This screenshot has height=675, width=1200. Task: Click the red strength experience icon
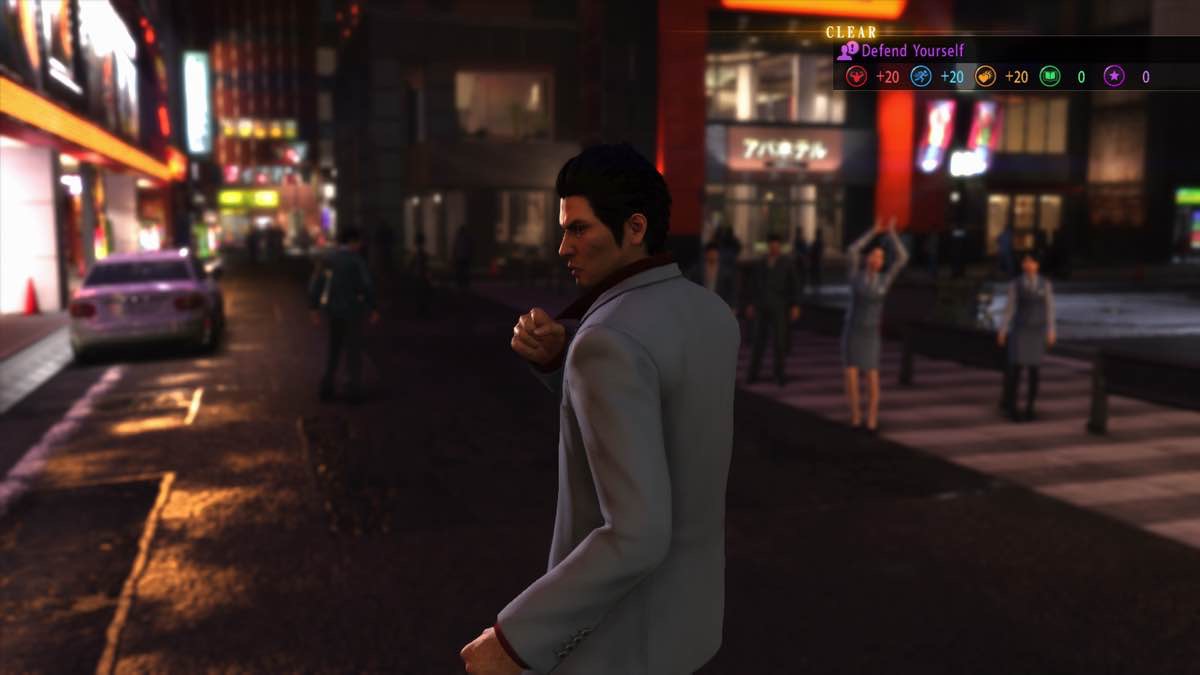[856, 77]
